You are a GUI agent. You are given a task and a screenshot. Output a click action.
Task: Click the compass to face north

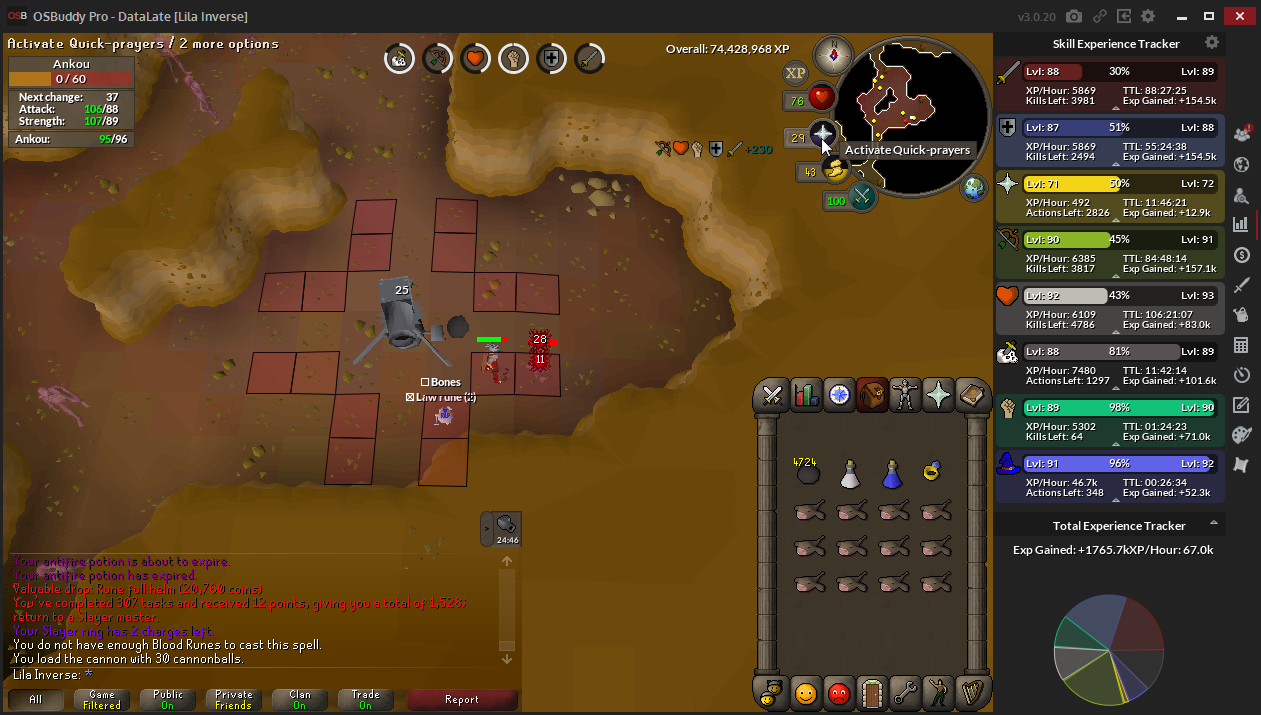click(x=832, y=53)
